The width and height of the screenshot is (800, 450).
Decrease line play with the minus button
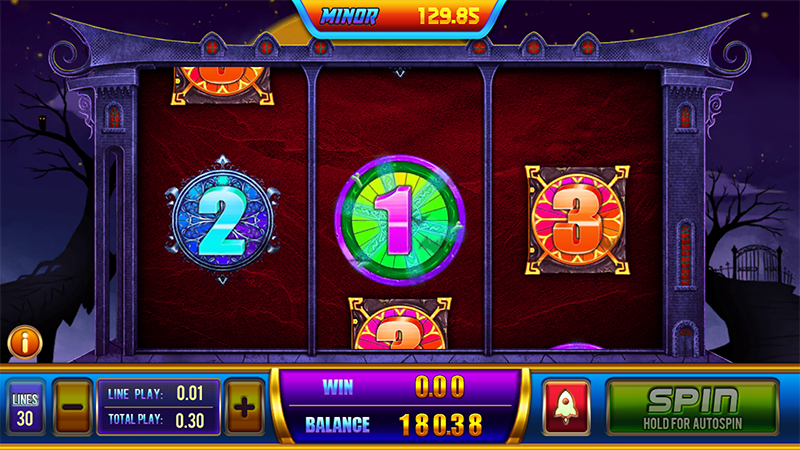[72, 407]
